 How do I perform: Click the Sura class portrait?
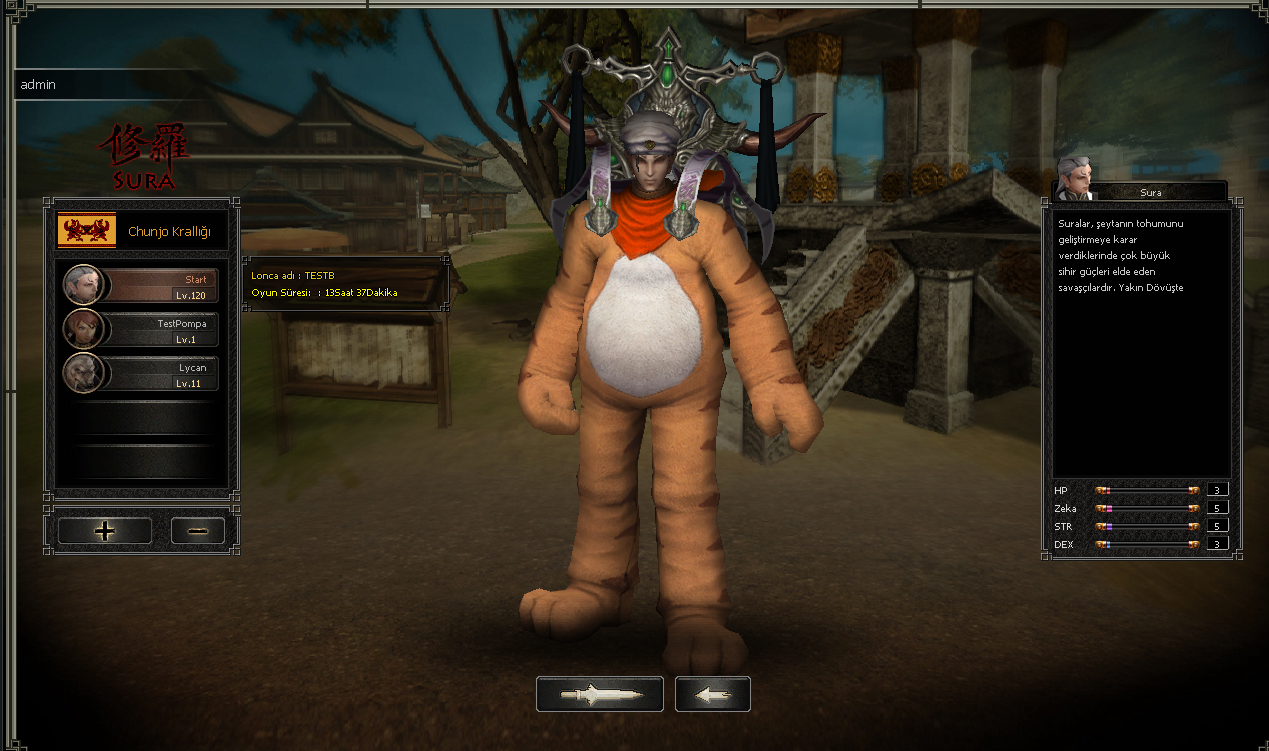(1073, 177)
